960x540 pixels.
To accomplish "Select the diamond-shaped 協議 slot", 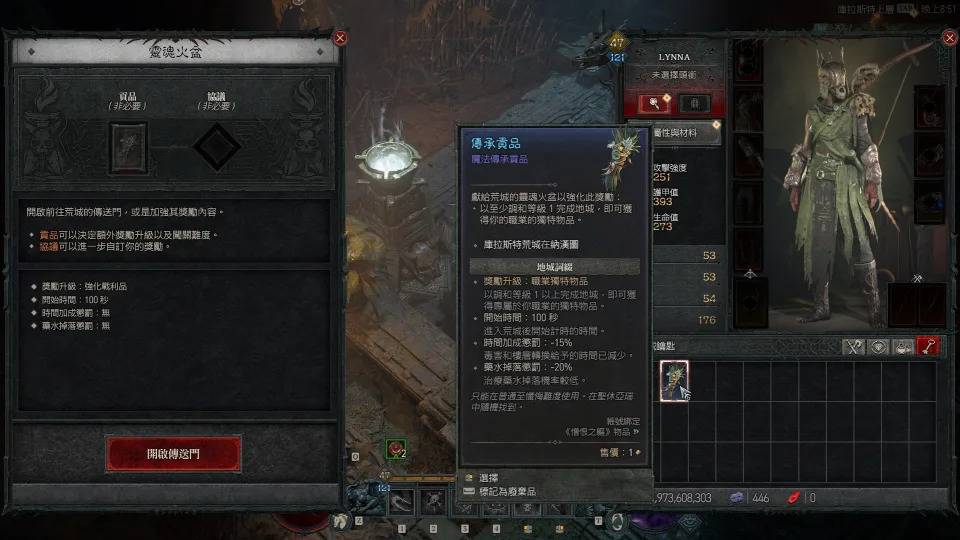I will click(x=216, y=149).
